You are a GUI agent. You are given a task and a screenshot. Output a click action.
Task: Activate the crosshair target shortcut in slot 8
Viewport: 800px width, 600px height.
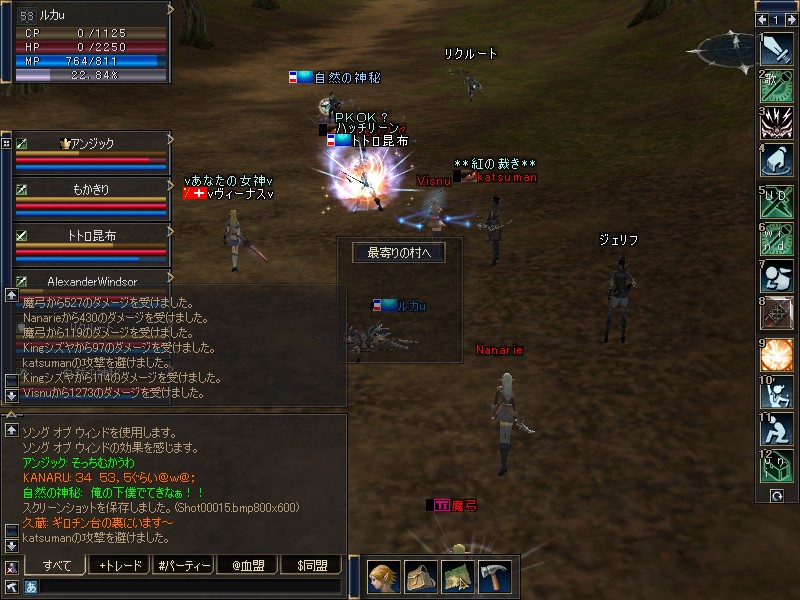776,316
